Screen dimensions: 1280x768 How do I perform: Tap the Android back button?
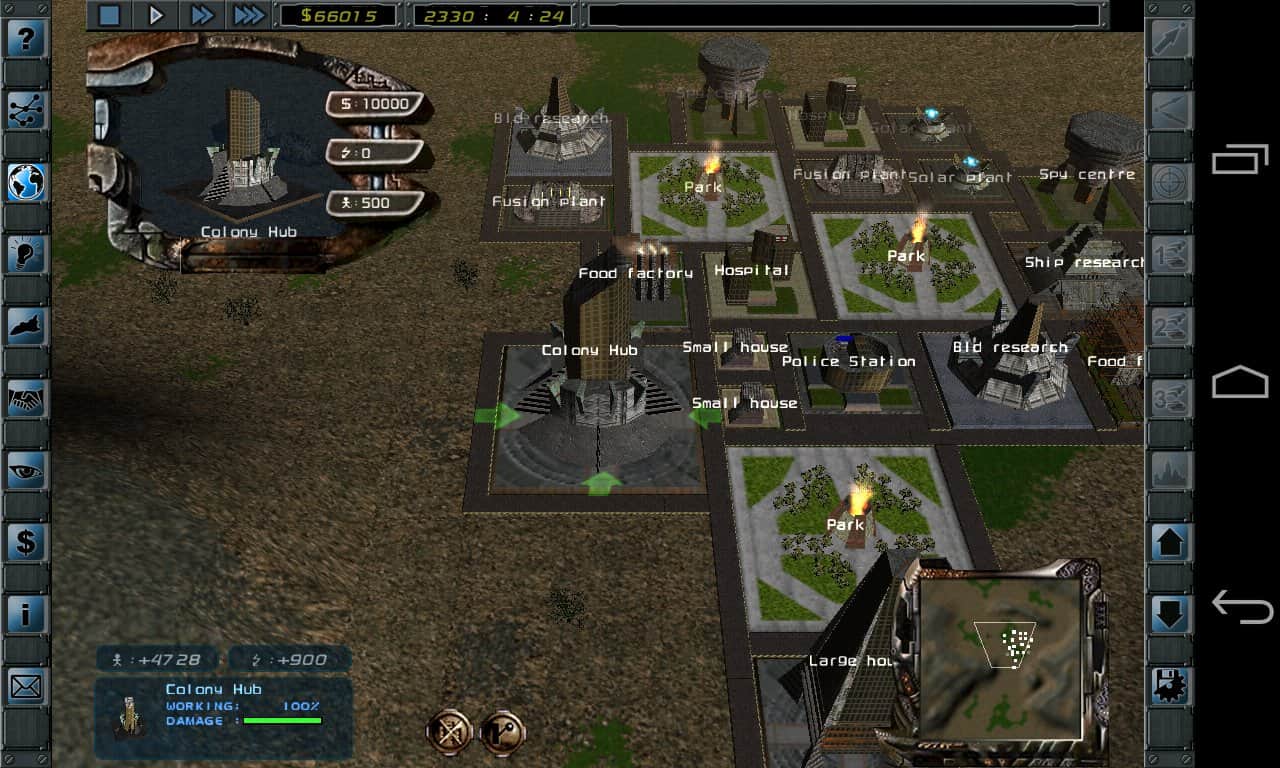coord(1240,606)
